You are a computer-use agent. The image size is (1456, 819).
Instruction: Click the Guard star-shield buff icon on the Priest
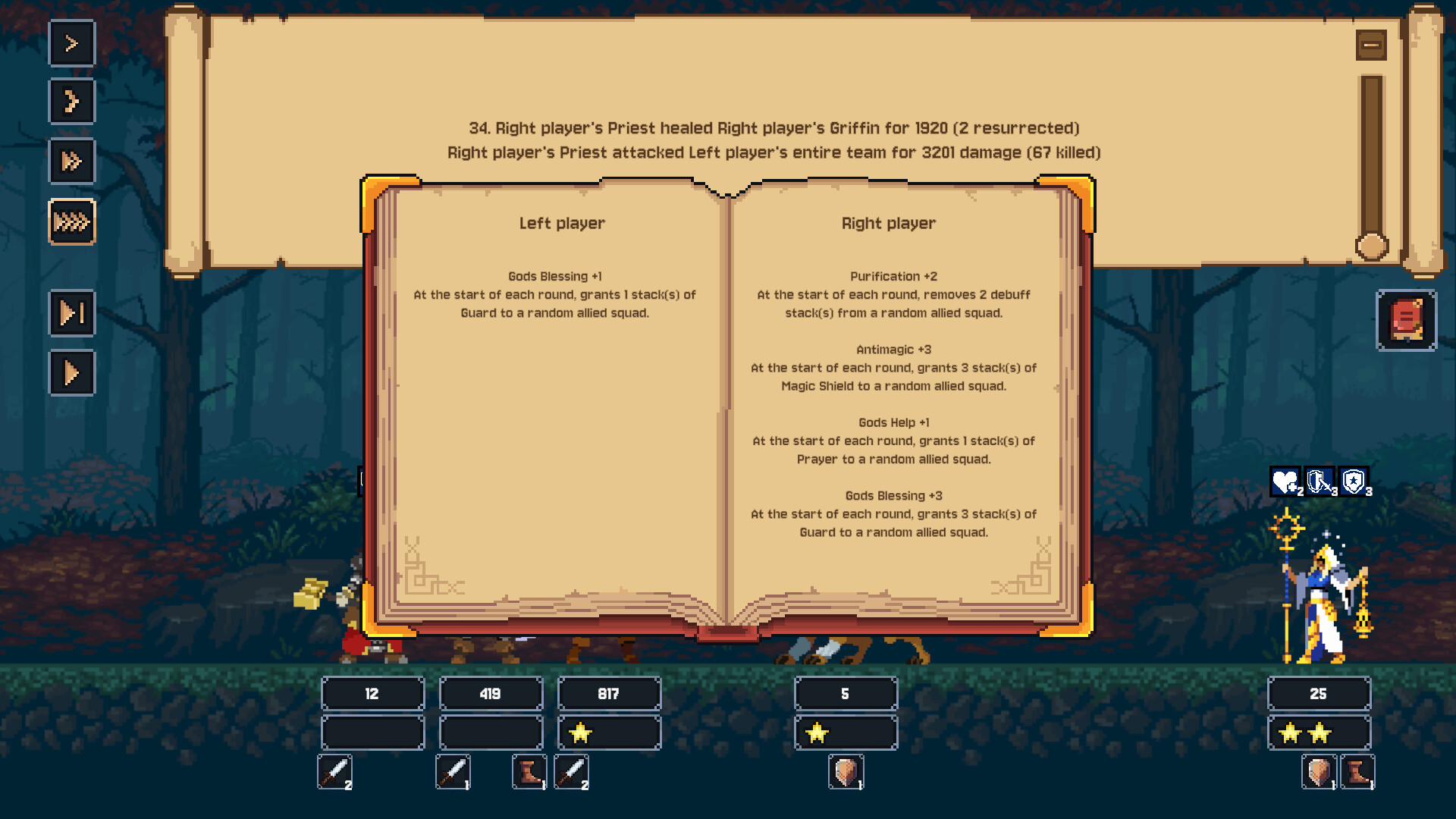point(1354,480)
